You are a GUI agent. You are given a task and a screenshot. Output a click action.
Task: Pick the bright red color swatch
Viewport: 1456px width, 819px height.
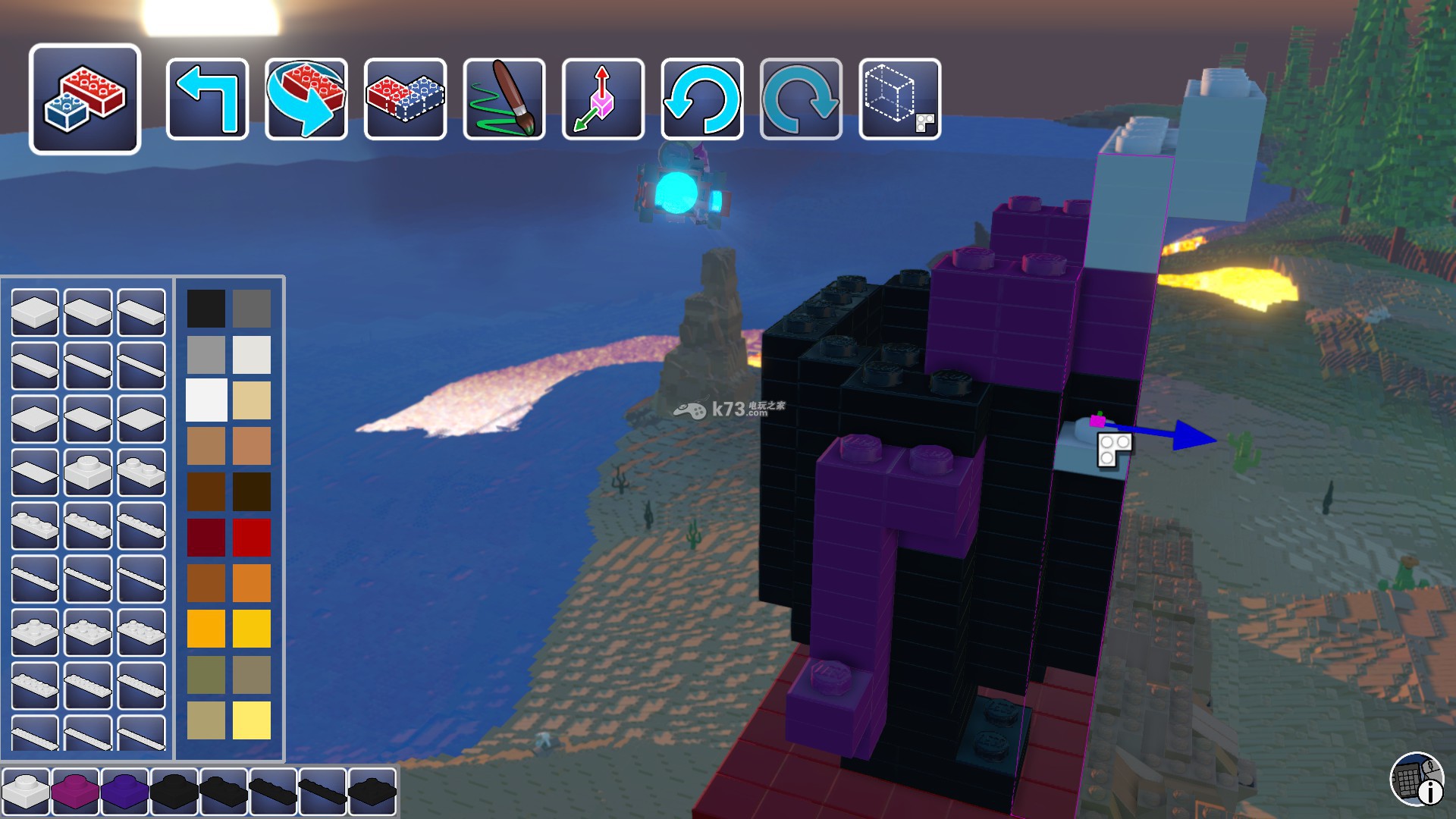click(252, 537)
